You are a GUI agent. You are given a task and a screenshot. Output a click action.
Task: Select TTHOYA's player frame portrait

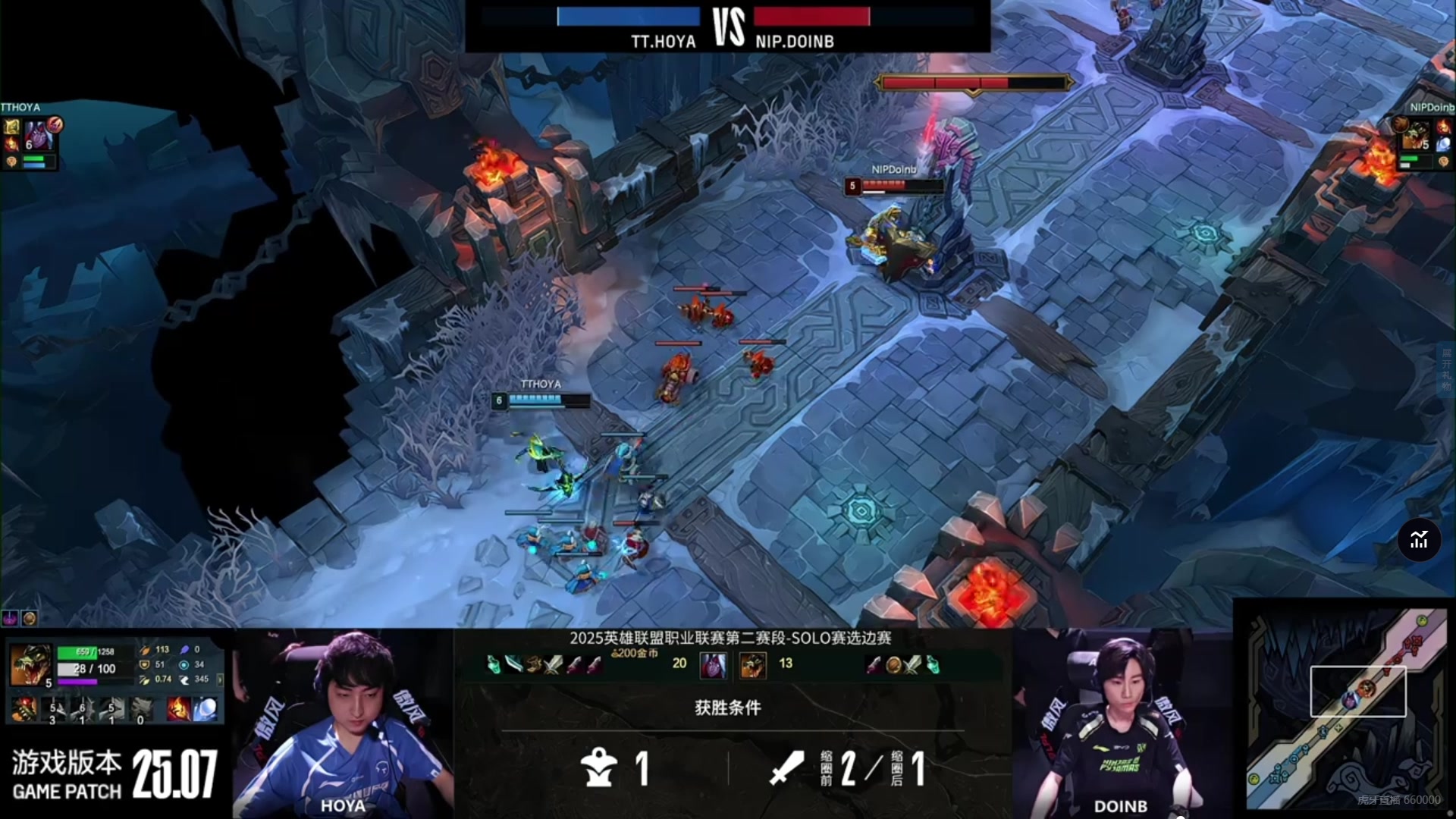click(x=38, y=136)
